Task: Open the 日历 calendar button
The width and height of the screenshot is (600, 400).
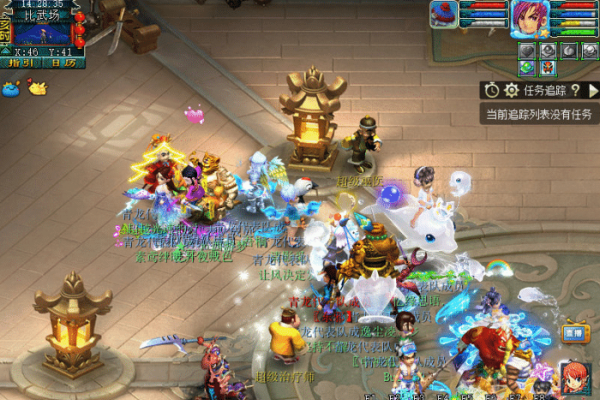Action: coord(63,62)
